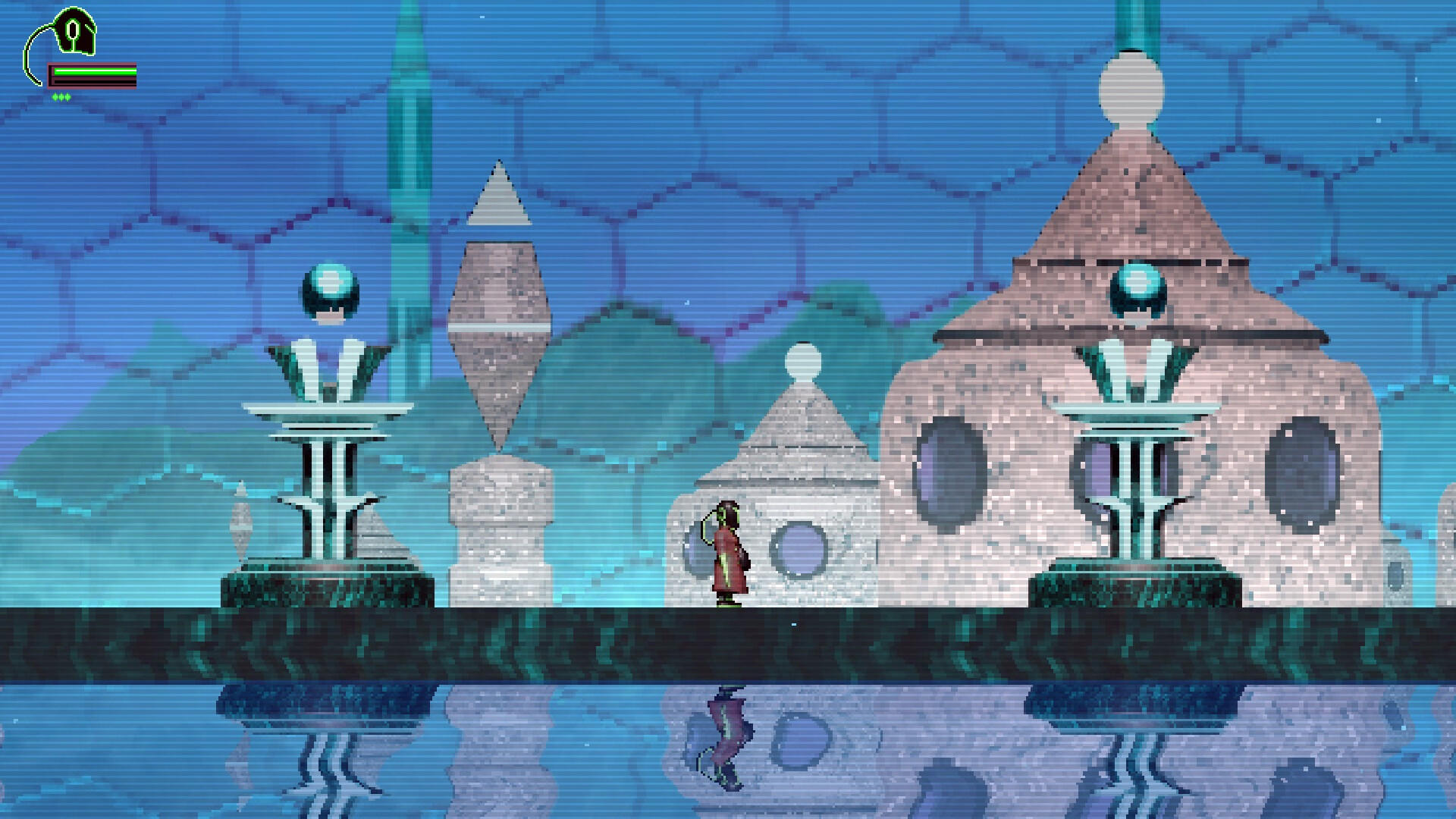
Task: Toggle the first green stamina pip below the health bar
Action: pyautogui.click(x=55, y=96)
